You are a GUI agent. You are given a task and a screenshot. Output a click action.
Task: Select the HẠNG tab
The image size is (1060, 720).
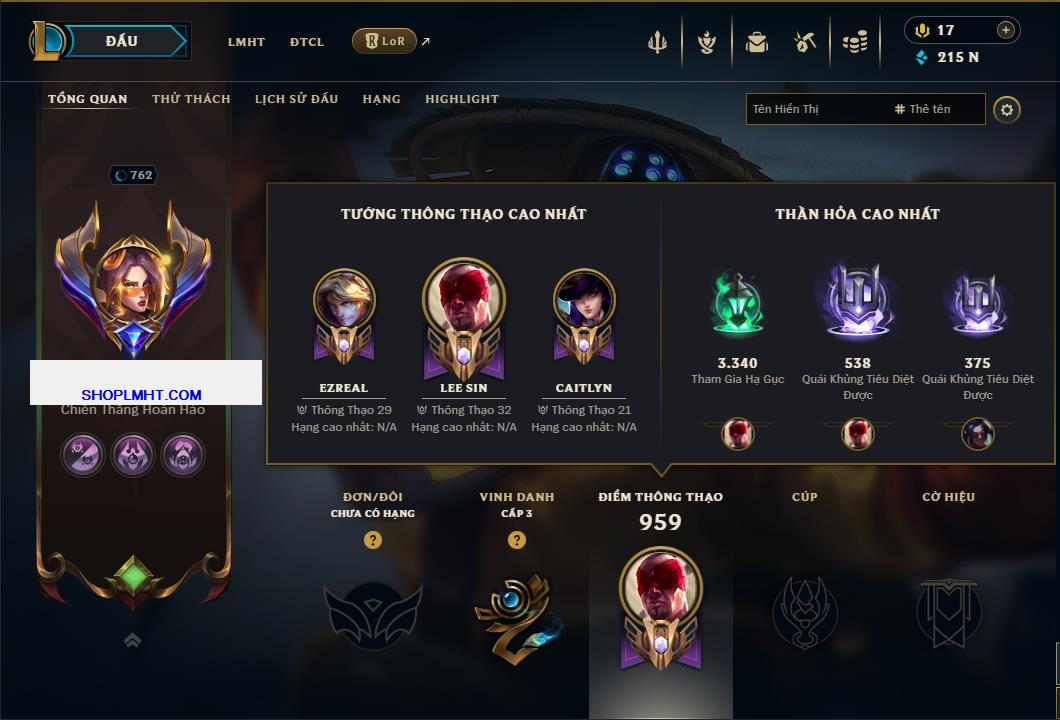(381, 99)
